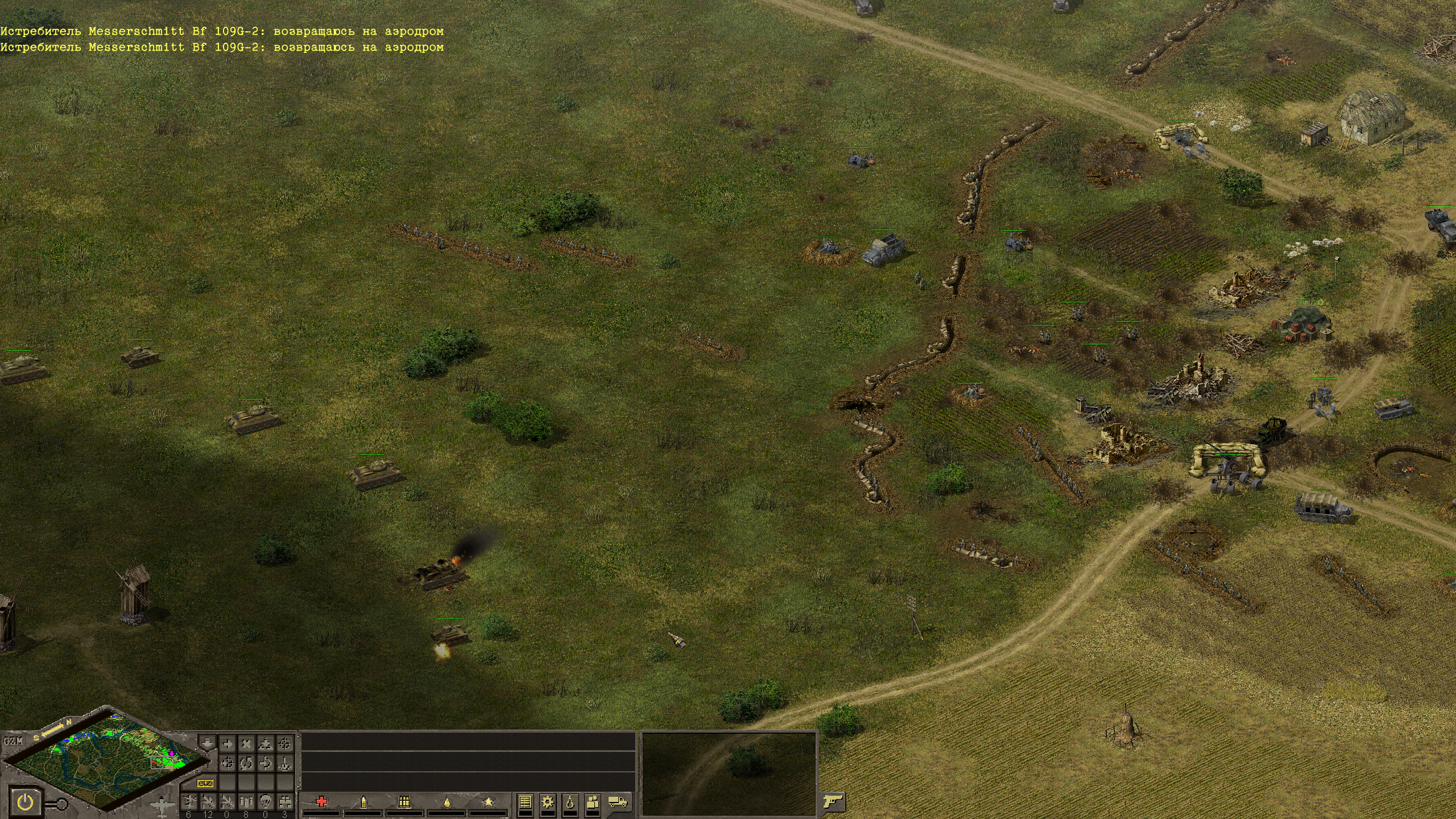Click the pistol icon tab
Viewport: 1456px width, 819px height.
pyautogui.click(x=832, y=802)
